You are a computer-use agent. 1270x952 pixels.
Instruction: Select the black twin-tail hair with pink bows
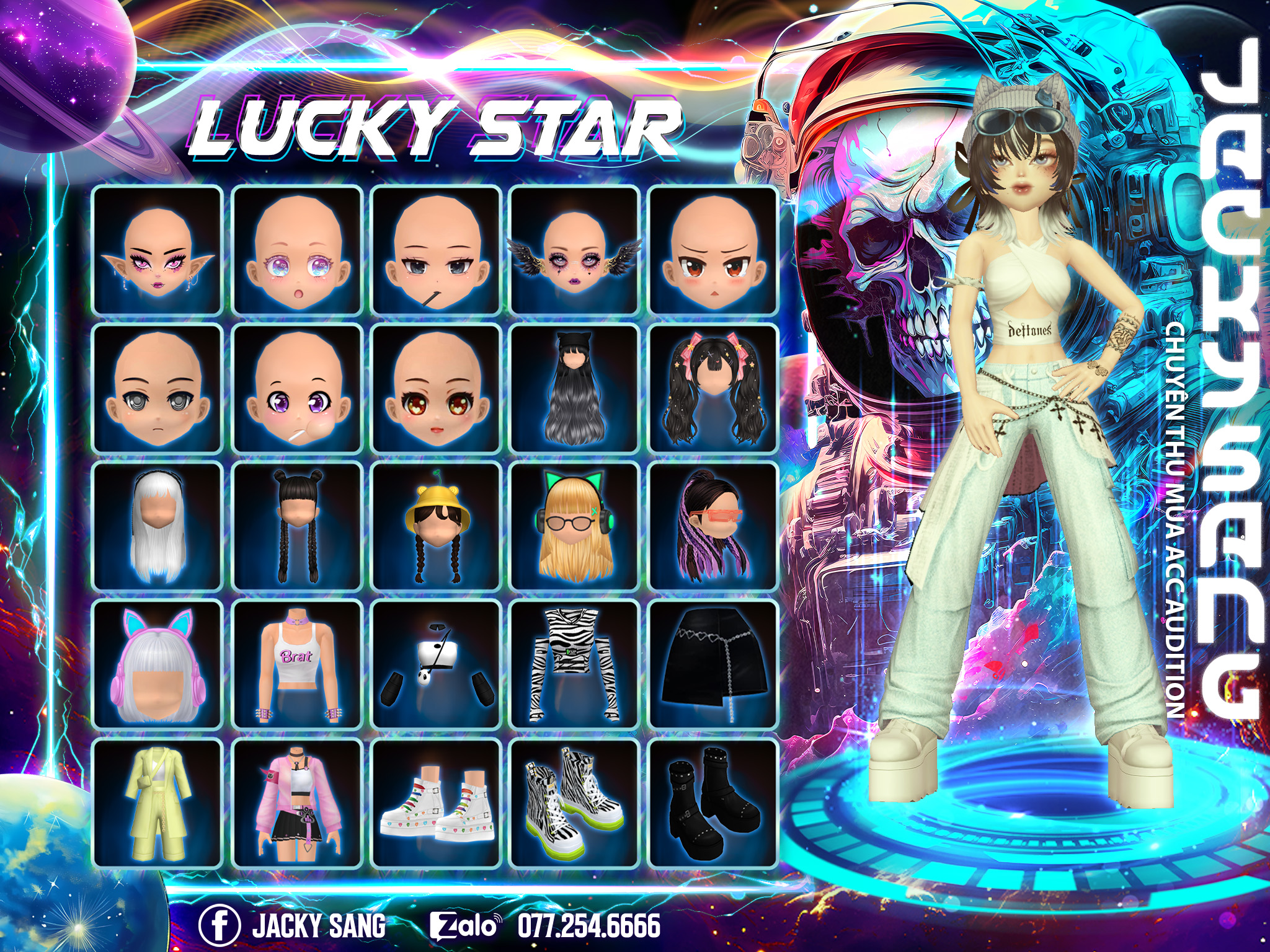713,389
